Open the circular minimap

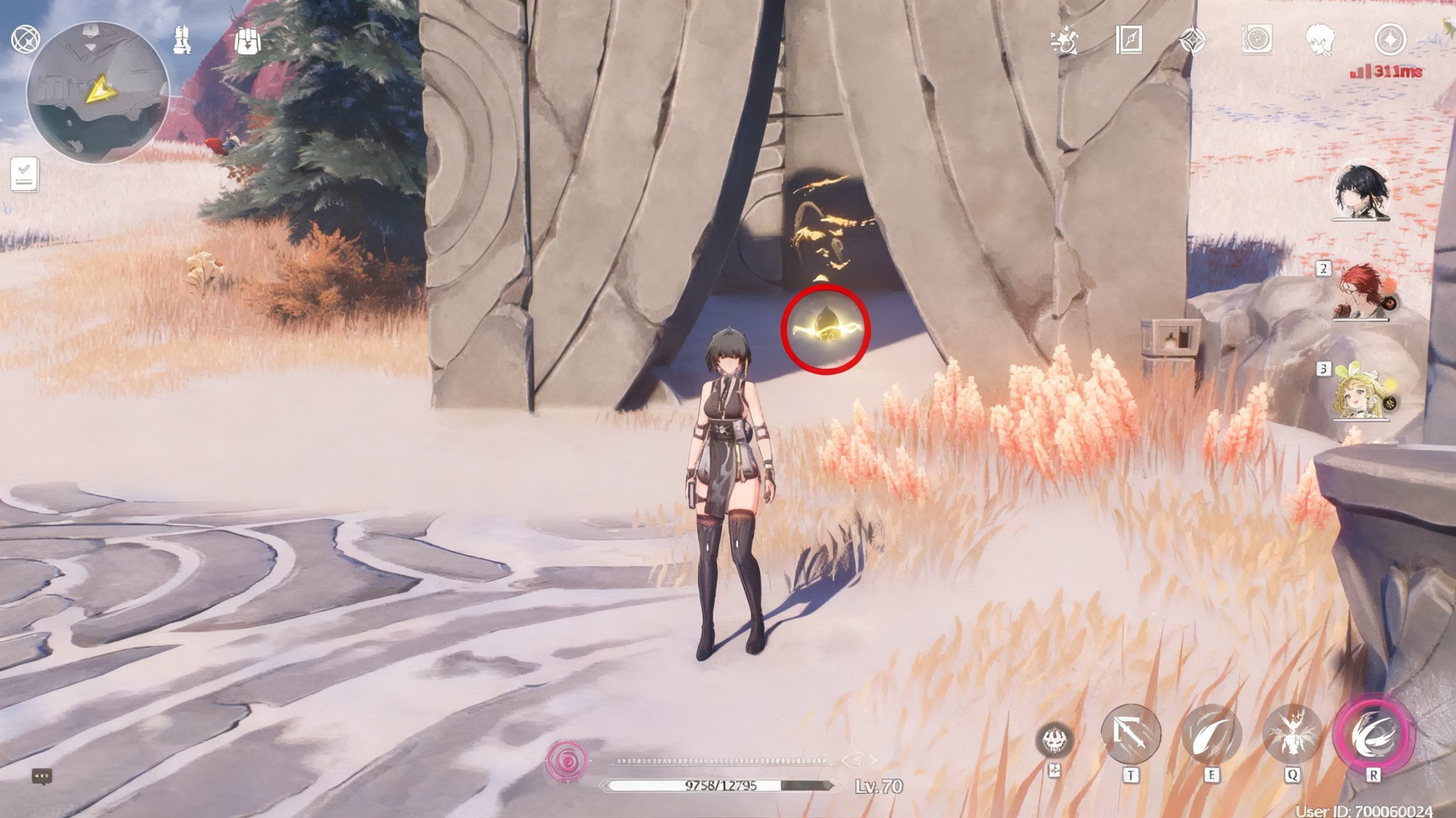tap(97, 92)
